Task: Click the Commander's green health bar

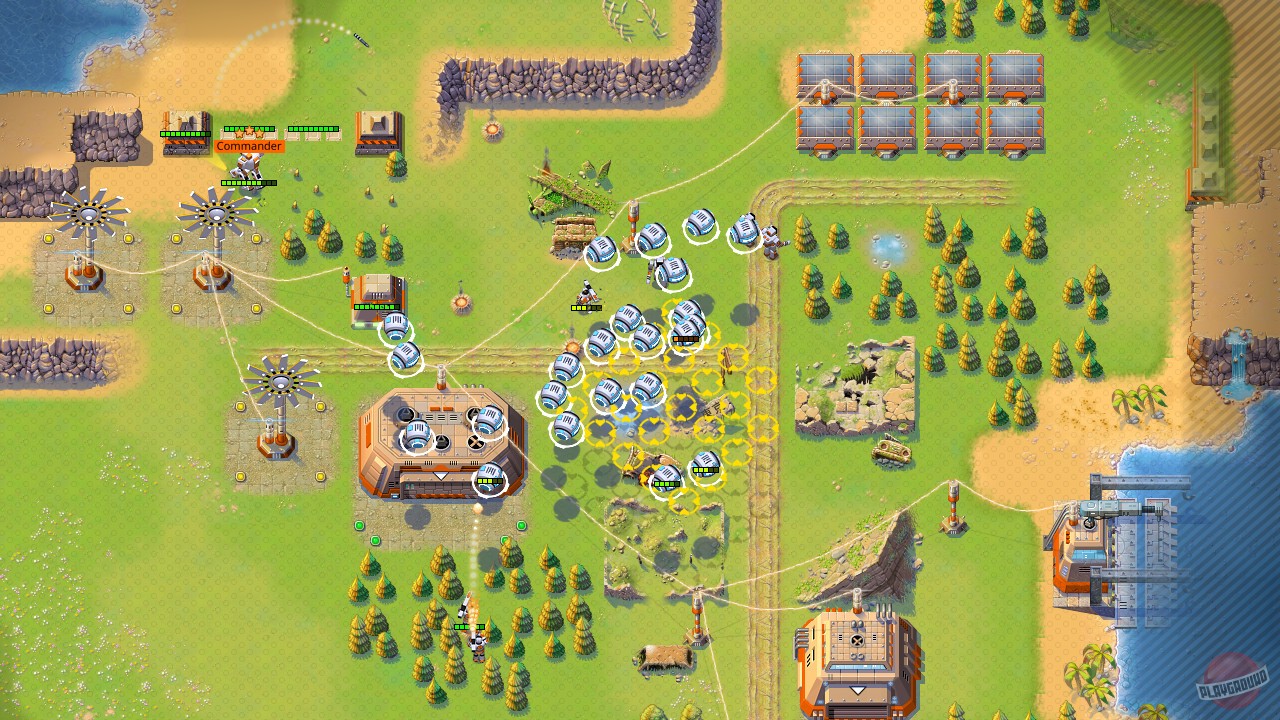Action: (249, 183)
